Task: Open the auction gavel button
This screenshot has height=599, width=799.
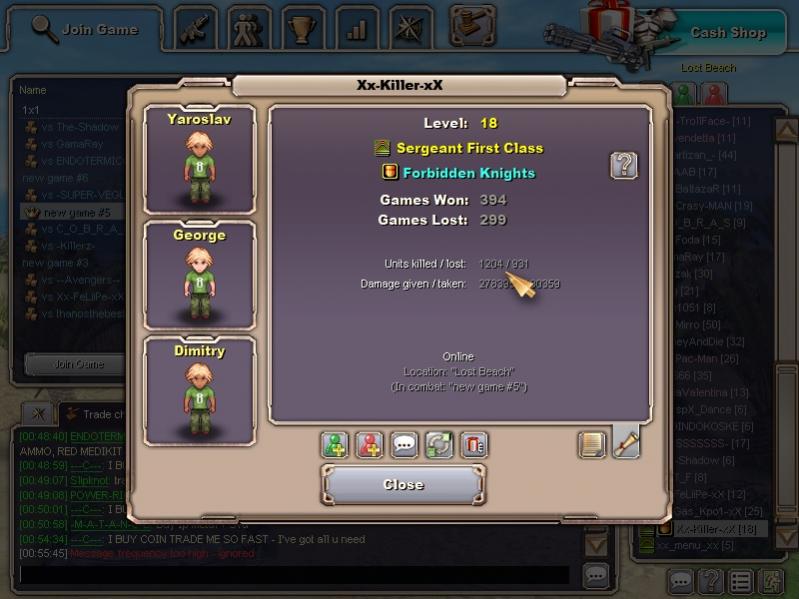Action: 472,24
